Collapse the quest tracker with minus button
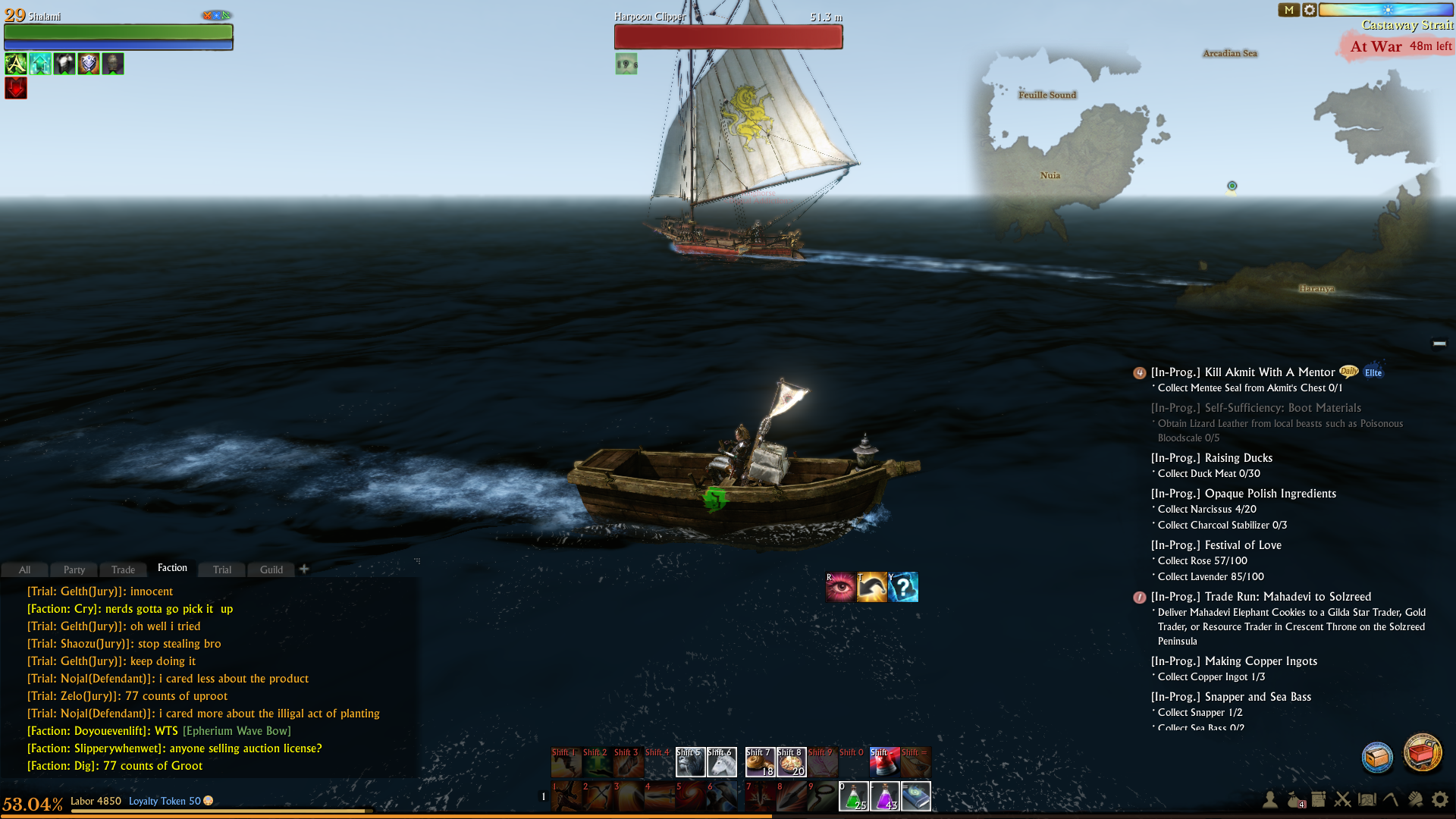This screenshot has width=1456, height=819. pos(1439,344)
